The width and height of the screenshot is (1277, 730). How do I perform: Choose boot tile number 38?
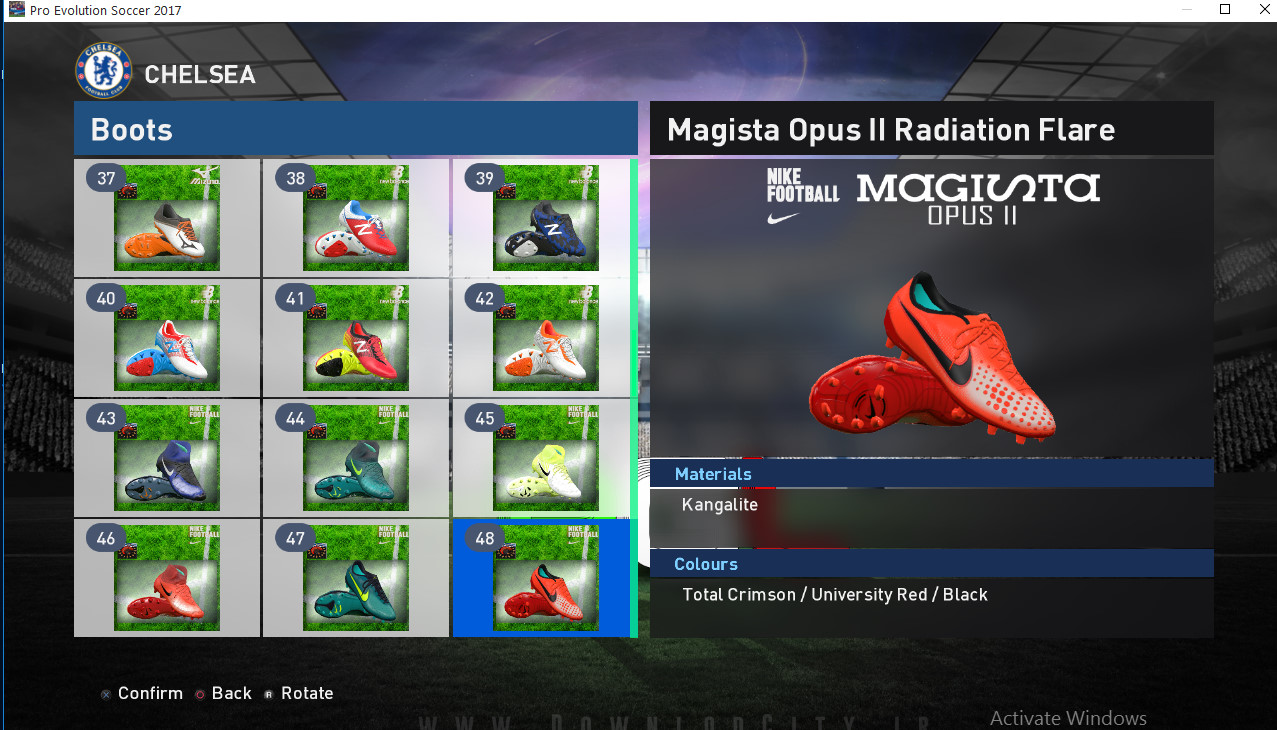(x=355, y=218)
